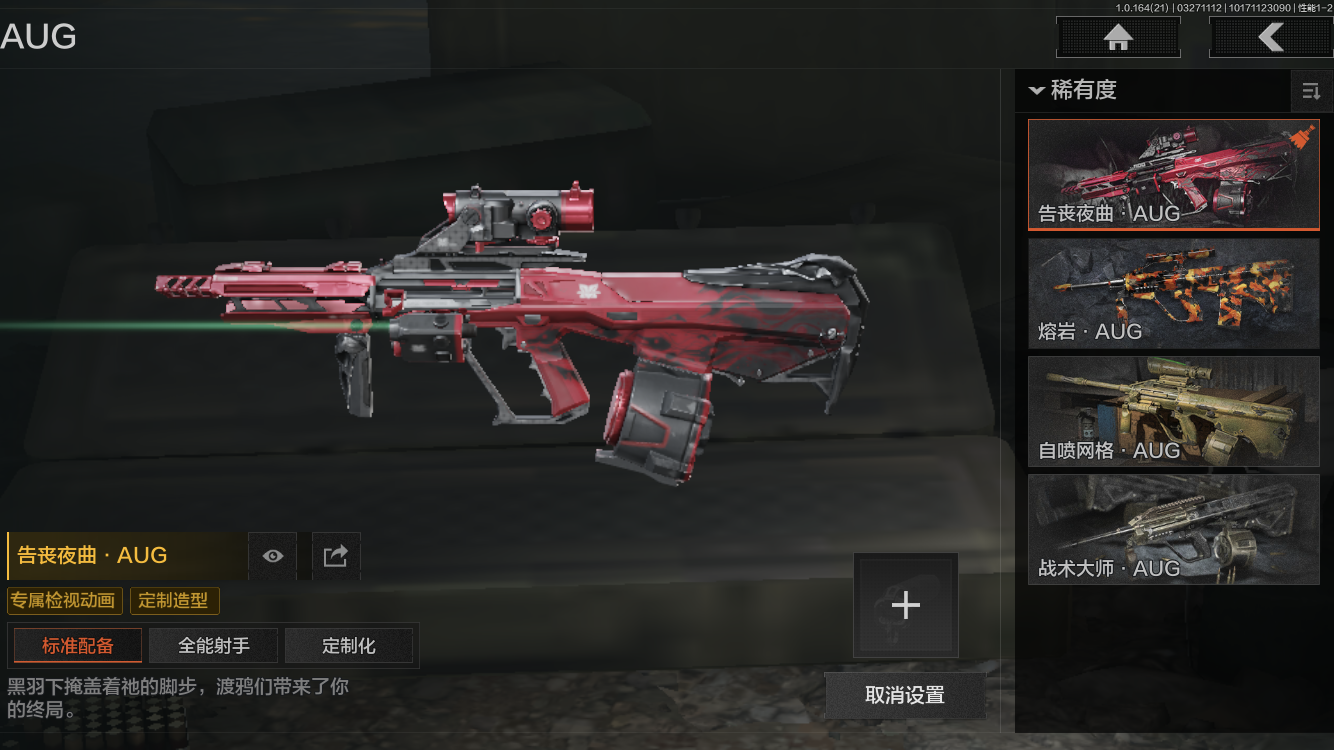Select the 告丧夜曲 · AUG skin thumbnail
The height and width of the screenshot is (750, 1334).
[x=1174, y=175]
